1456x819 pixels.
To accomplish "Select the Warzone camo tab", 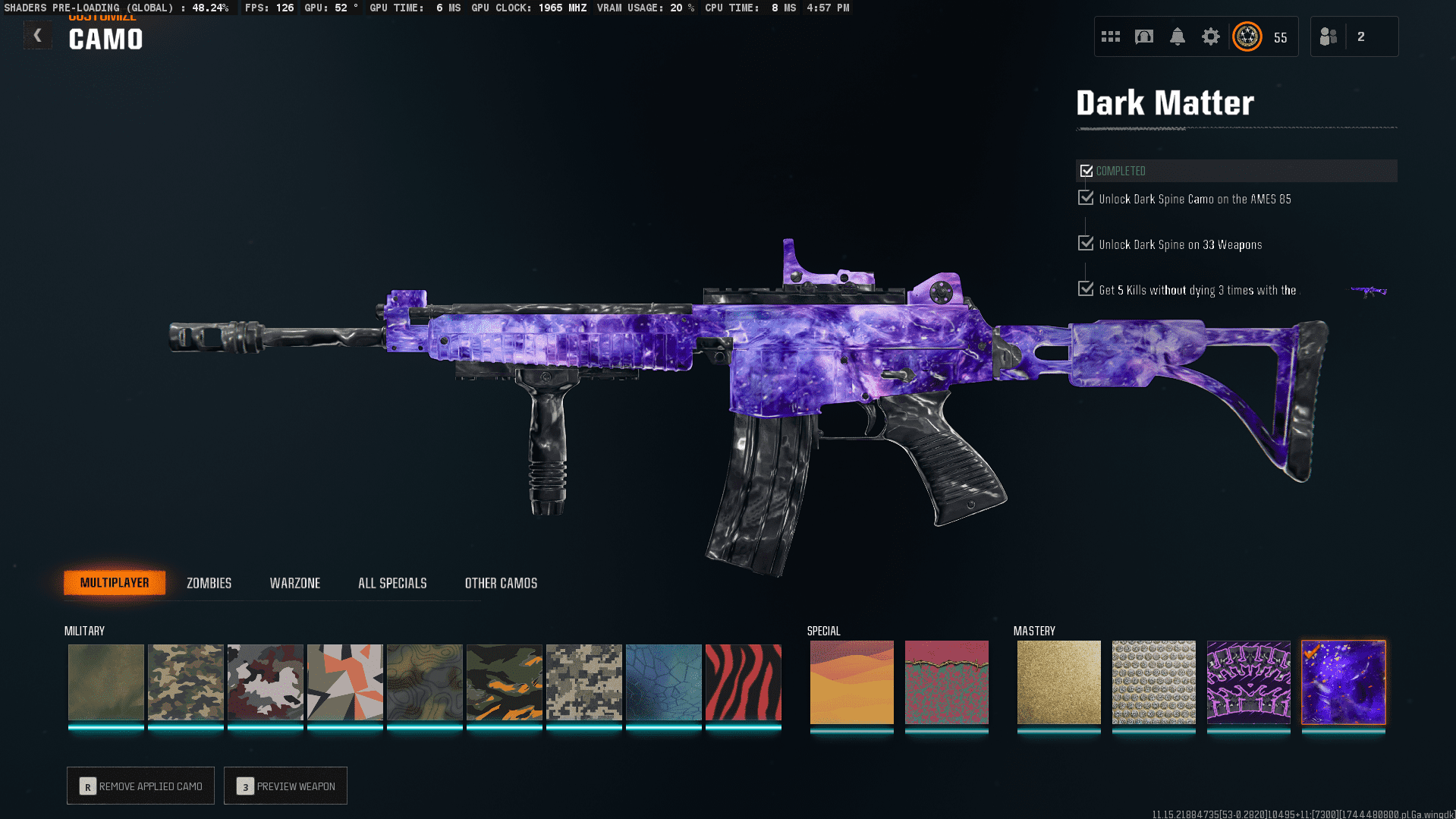I will tap(295, 583).
